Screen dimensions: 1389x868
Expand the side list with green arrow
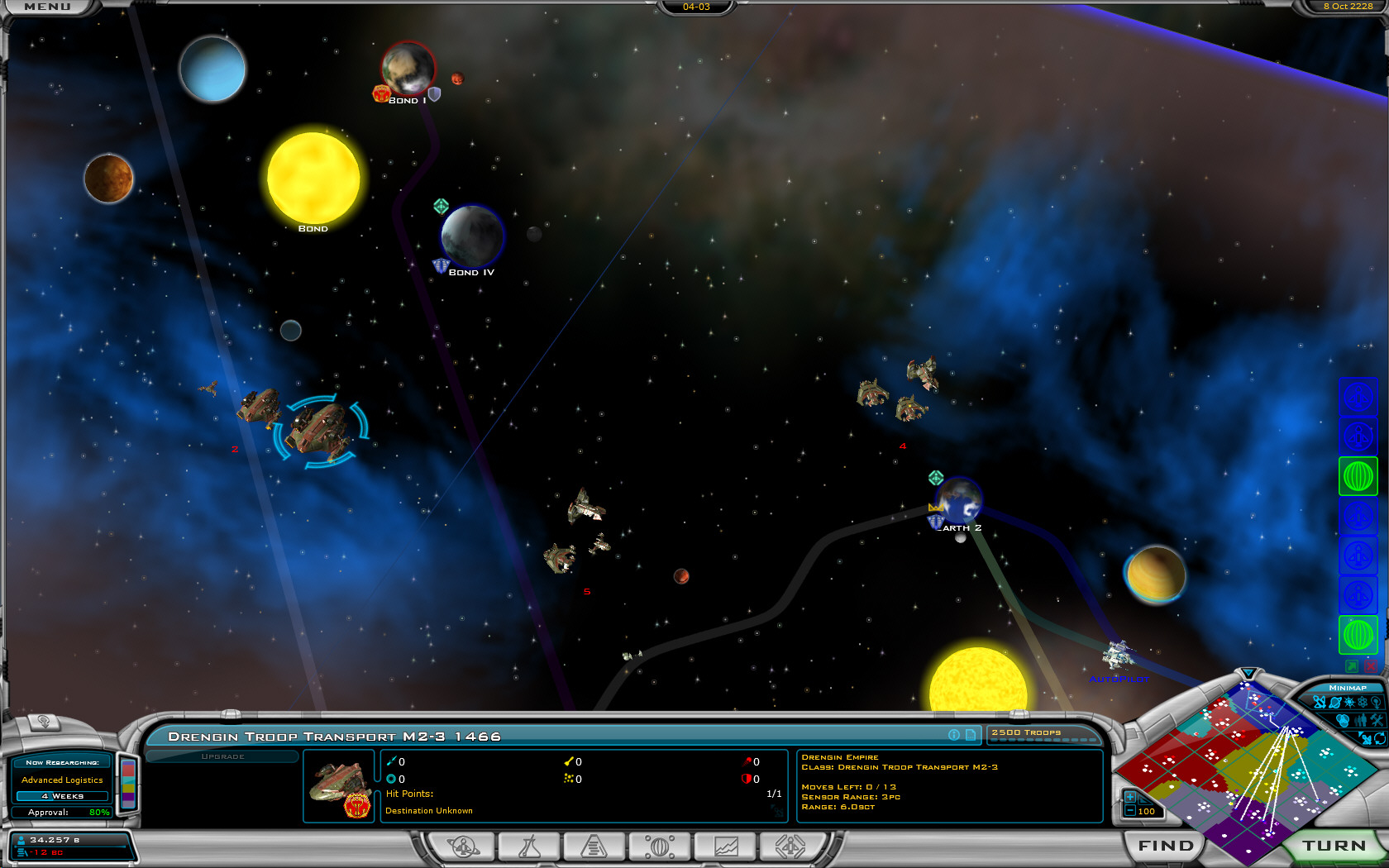point(1352,665)
